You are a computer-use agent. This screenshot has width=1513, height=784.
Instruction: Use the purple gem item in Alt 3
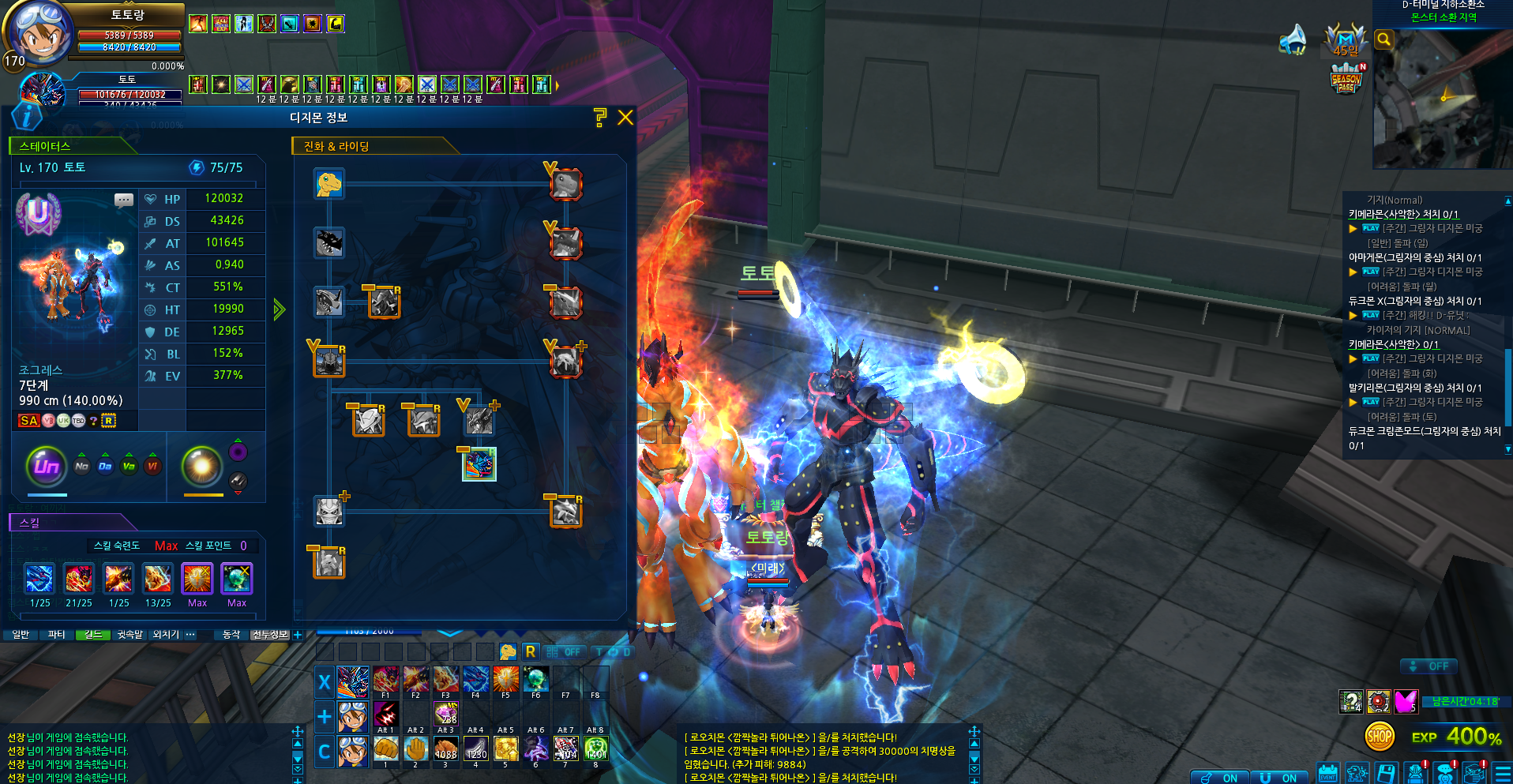(445, 714)
